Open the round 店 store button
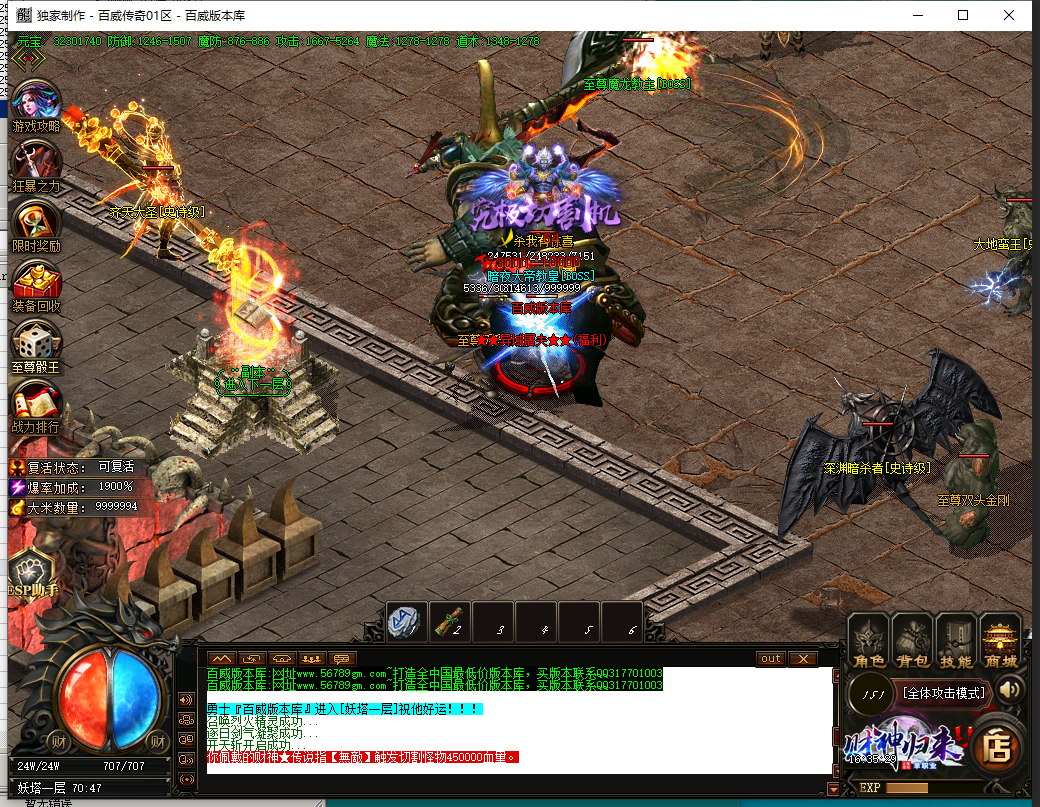 pyautogui.click(x=996, y=744)
